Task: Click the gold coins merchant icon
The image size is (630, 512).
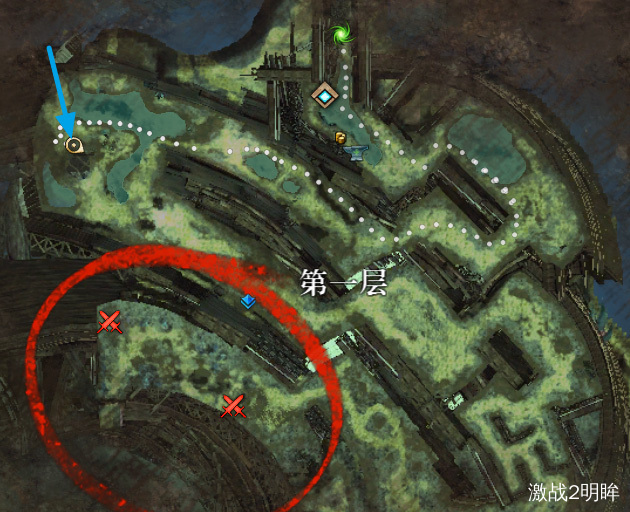Action: click(x=340, y=137)
